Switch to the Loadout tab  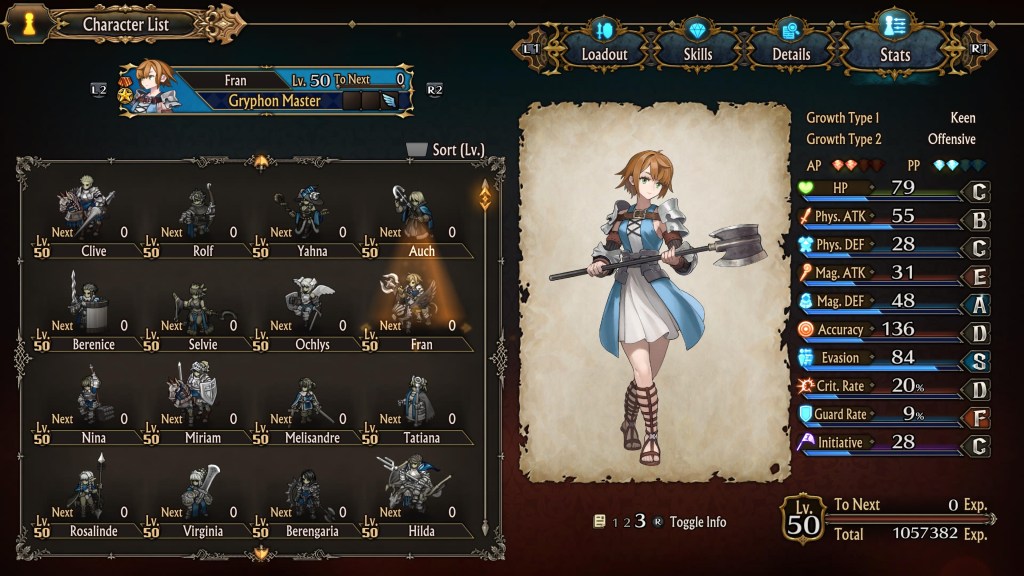[604, 46]
